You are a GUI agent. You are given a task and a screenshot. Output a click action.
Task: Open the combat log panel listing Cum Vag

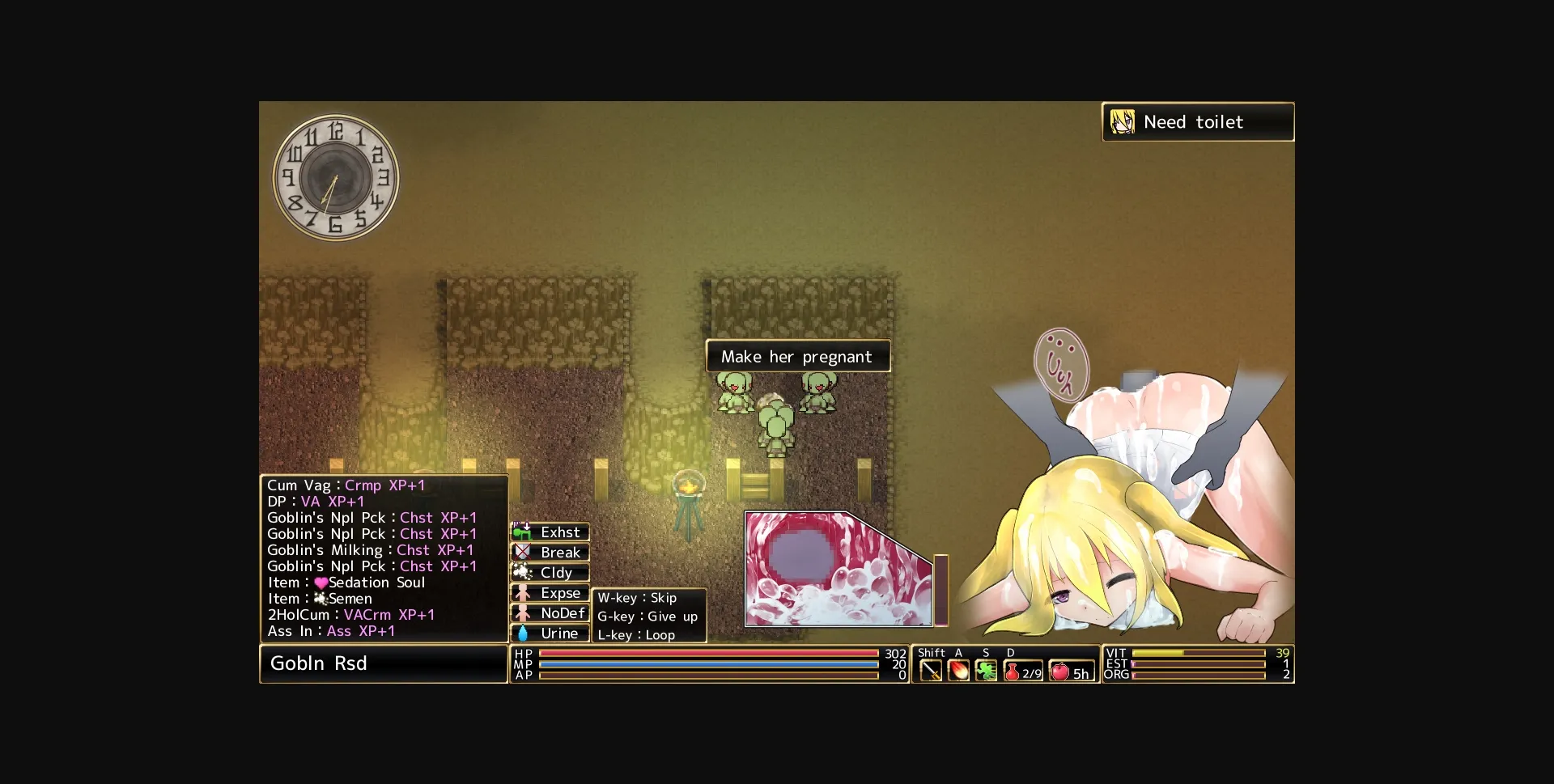pos(384,558)
